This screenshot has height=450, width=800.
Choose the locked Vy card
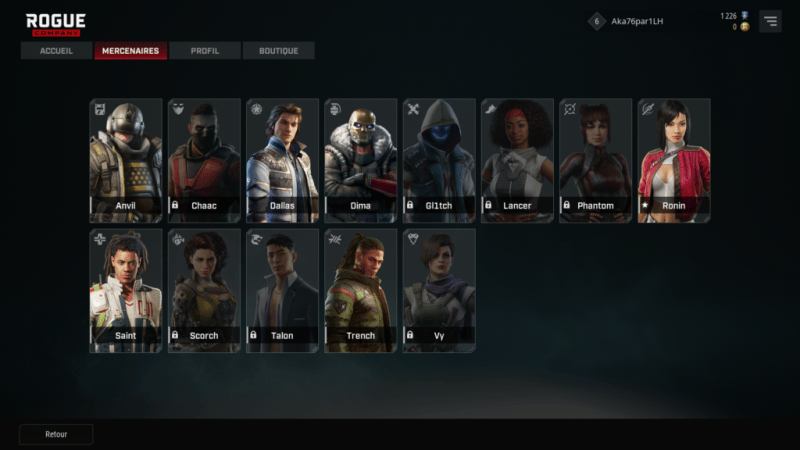coord(439,290)
